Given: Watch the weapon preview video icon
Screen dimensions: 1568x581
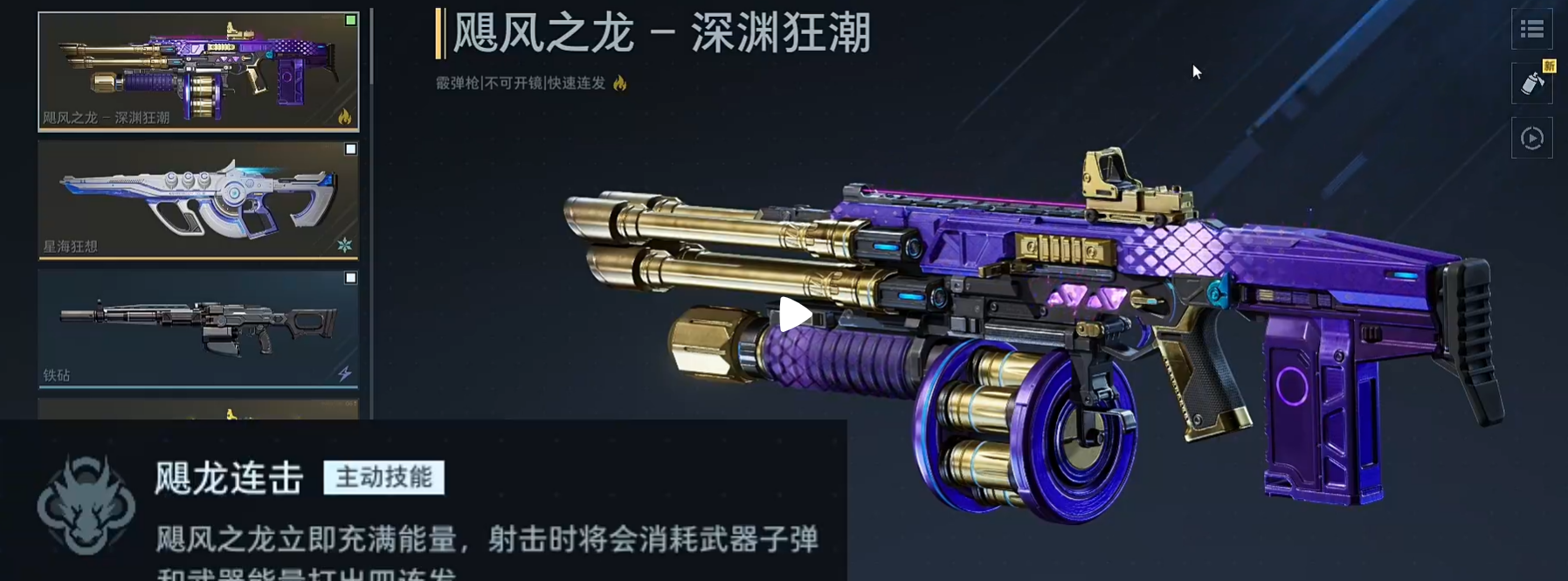Looking at the screenshot, I should click(1531, 138).
